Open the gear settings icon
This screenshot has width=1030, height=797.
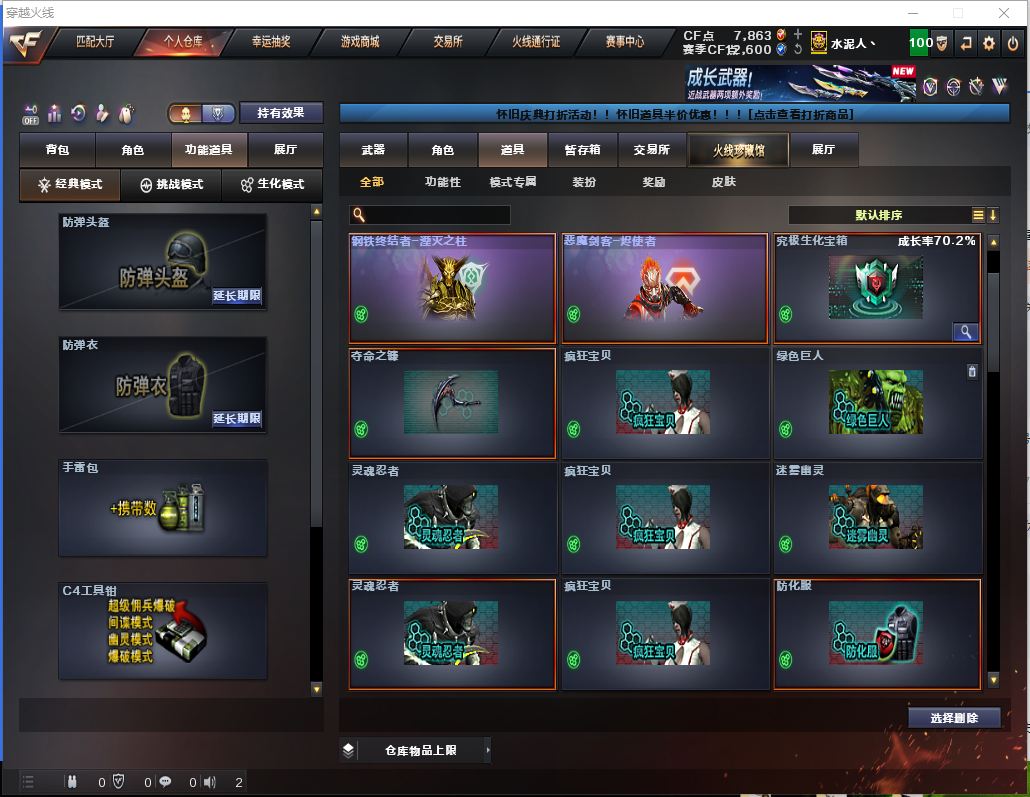989,43
